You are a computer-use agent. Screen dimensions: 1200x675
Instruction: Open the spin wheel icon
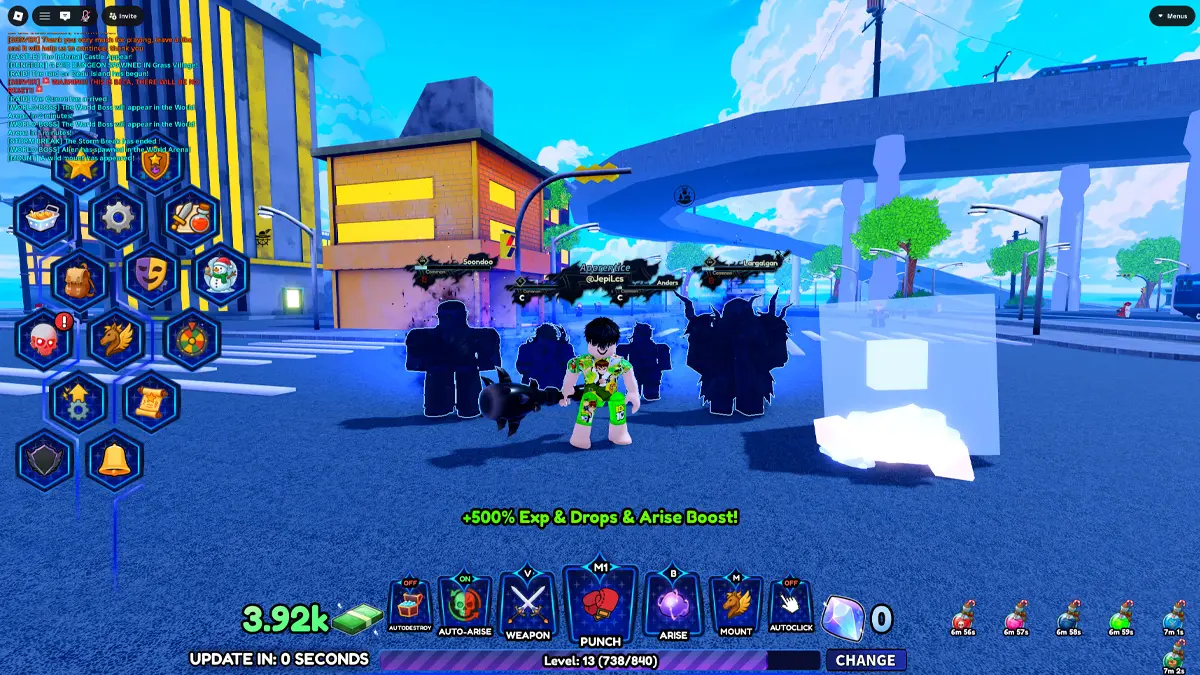click(x=190, y=338)
